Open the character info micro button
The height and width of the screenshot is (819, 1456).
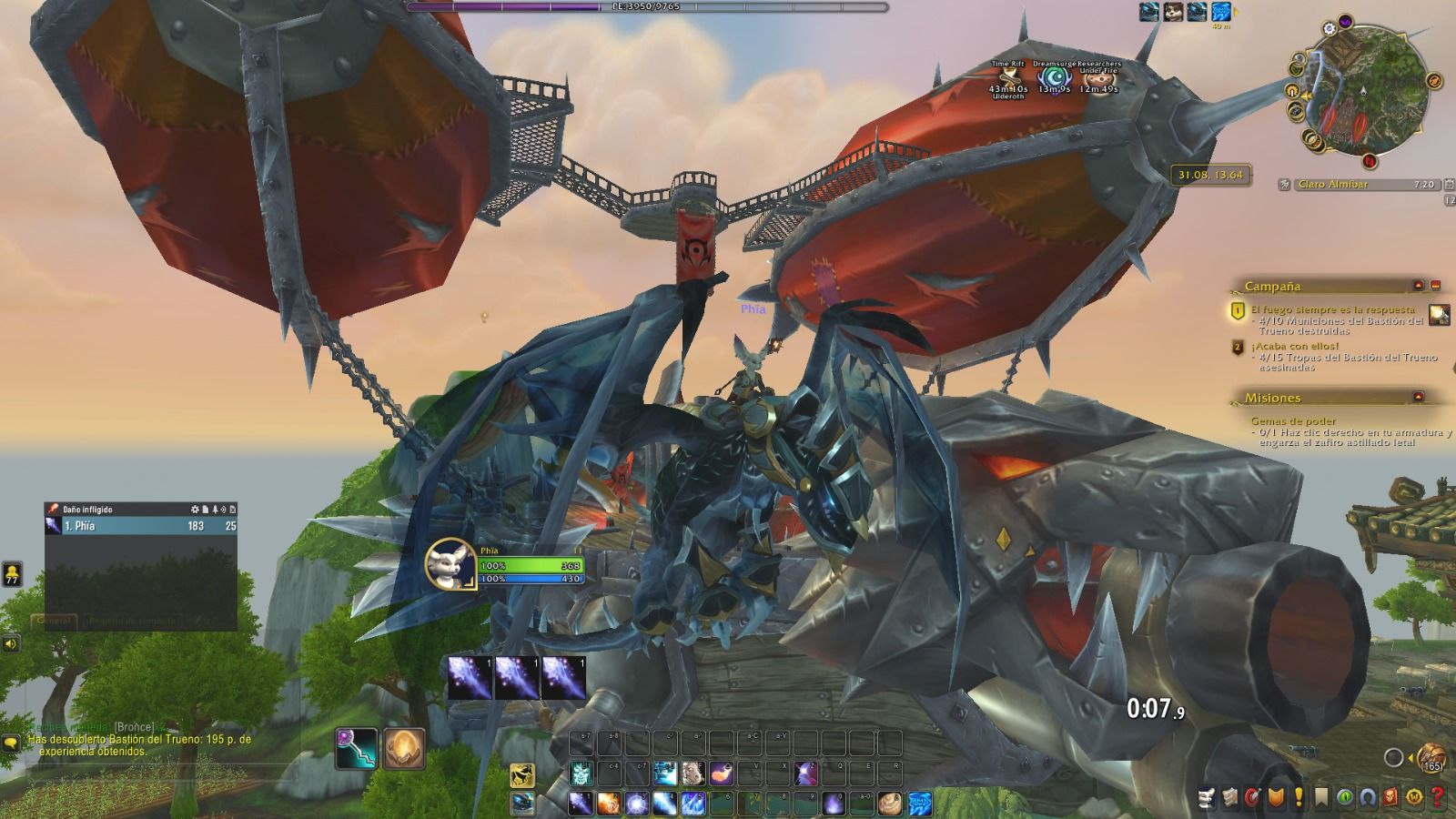pyautogui.click(x=1208, y=798)
